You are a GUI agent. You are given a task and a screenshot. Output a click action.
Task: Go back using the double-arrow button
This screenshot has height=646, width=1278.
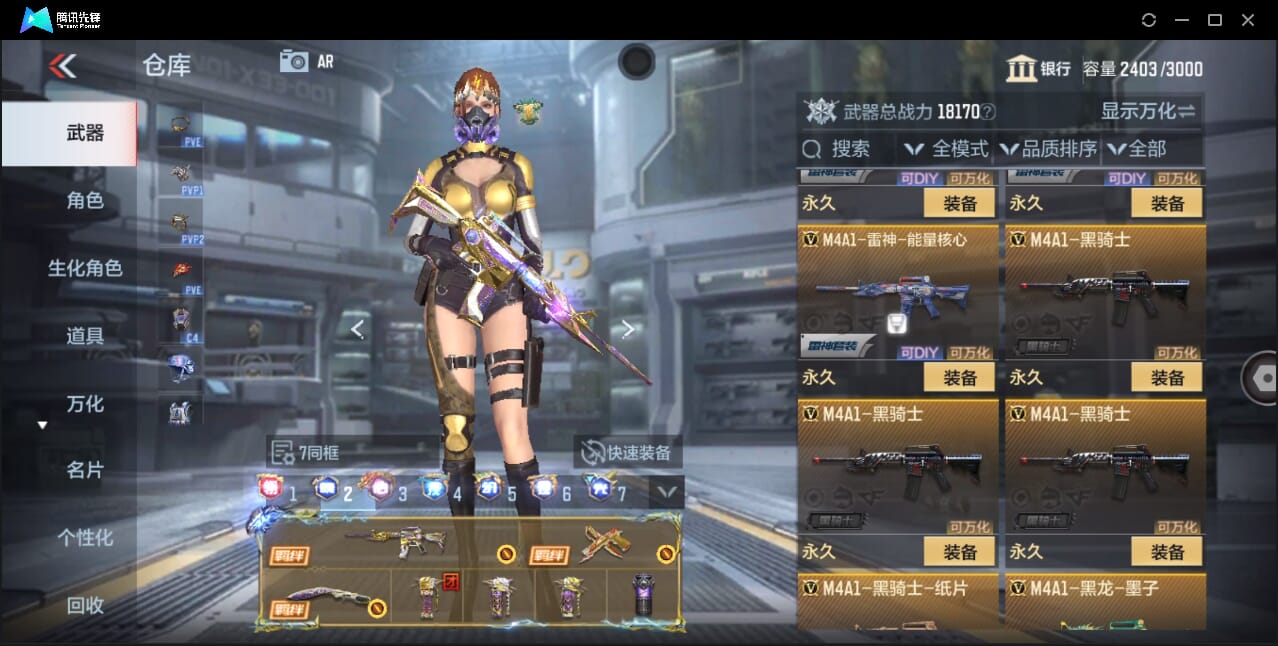click(62, 66)
